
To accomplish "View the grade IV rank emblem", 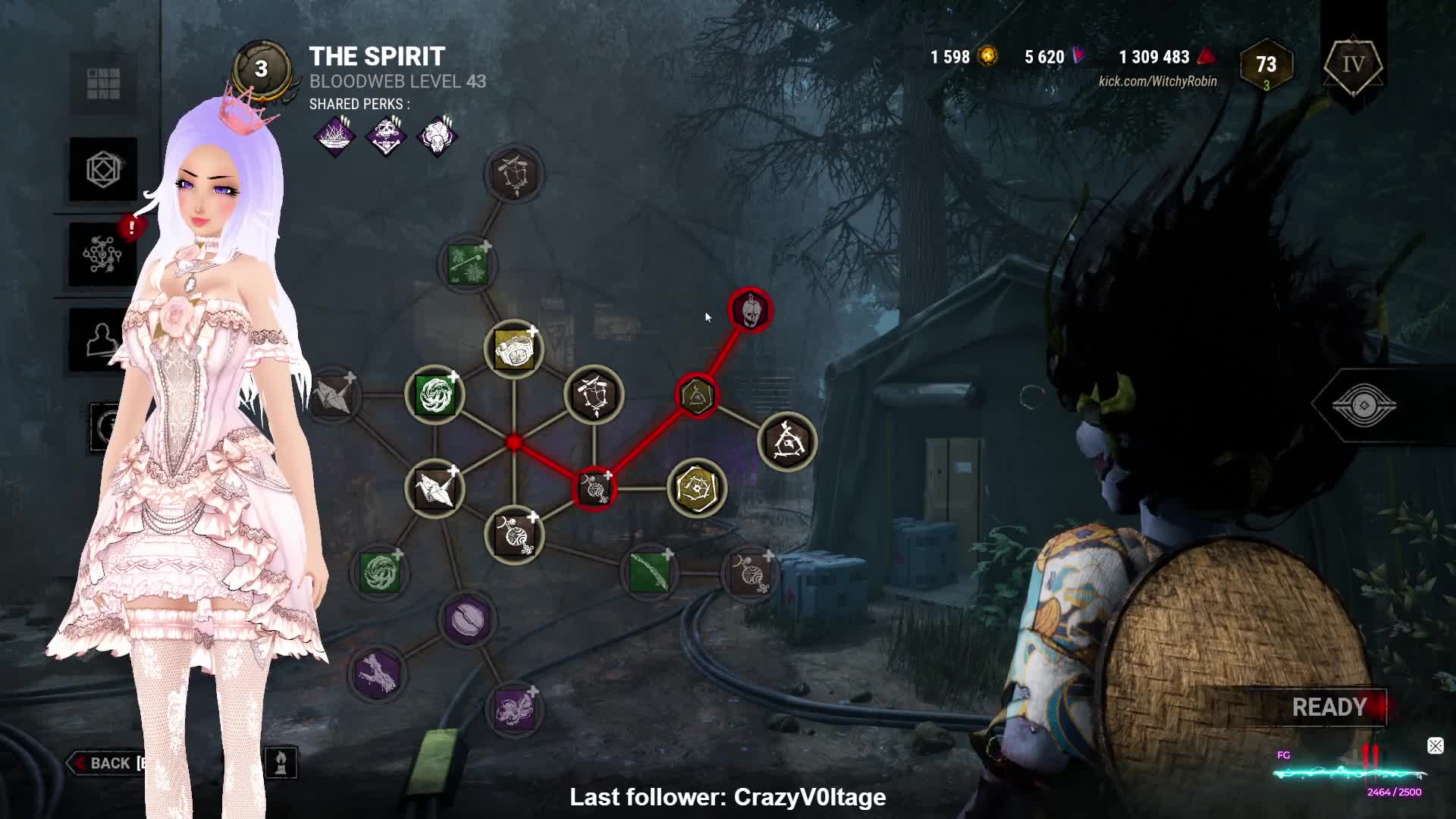I will click(x=1353, y=66).
